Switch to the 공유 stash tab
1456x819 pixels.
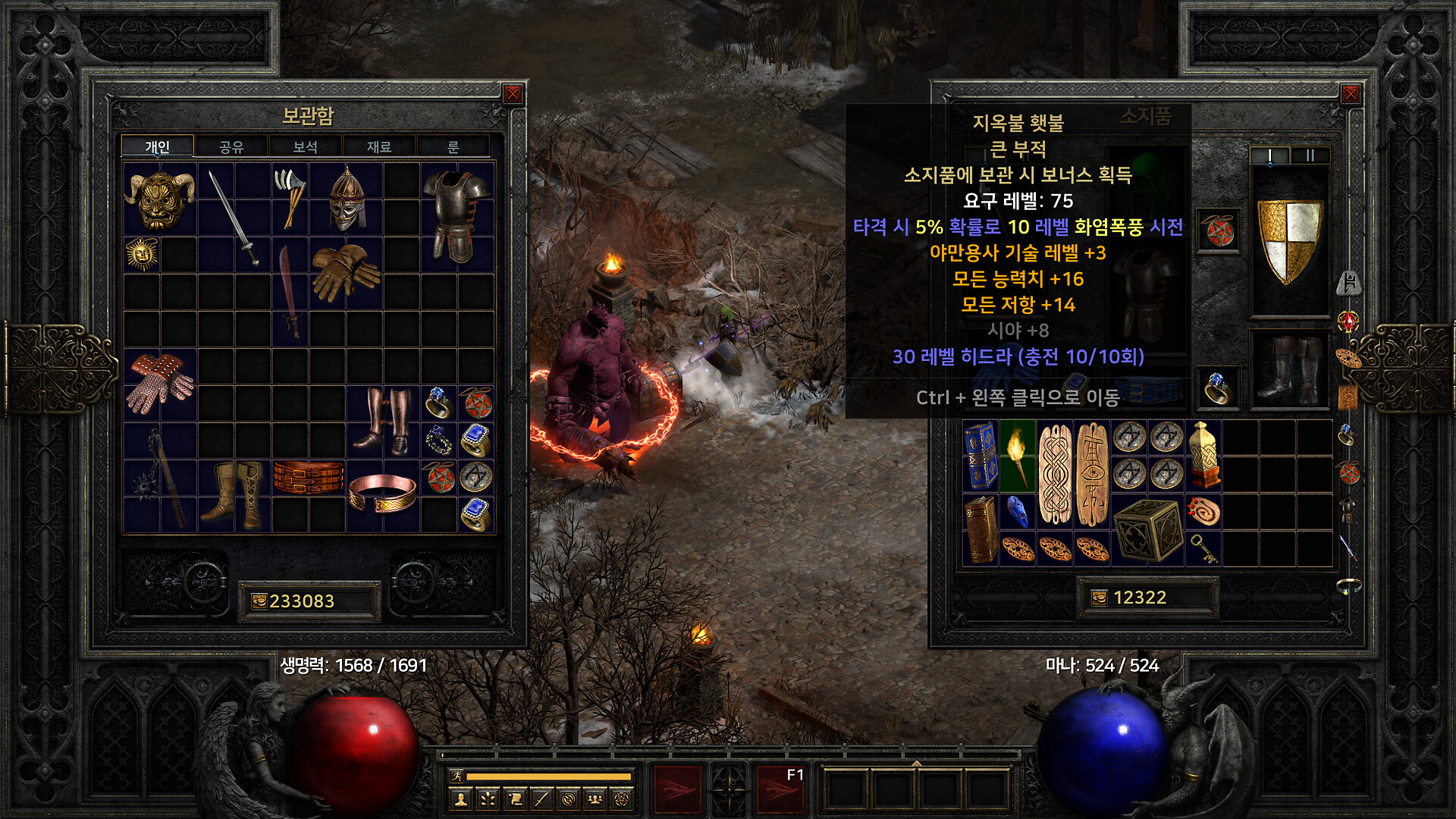click(231, 146)
